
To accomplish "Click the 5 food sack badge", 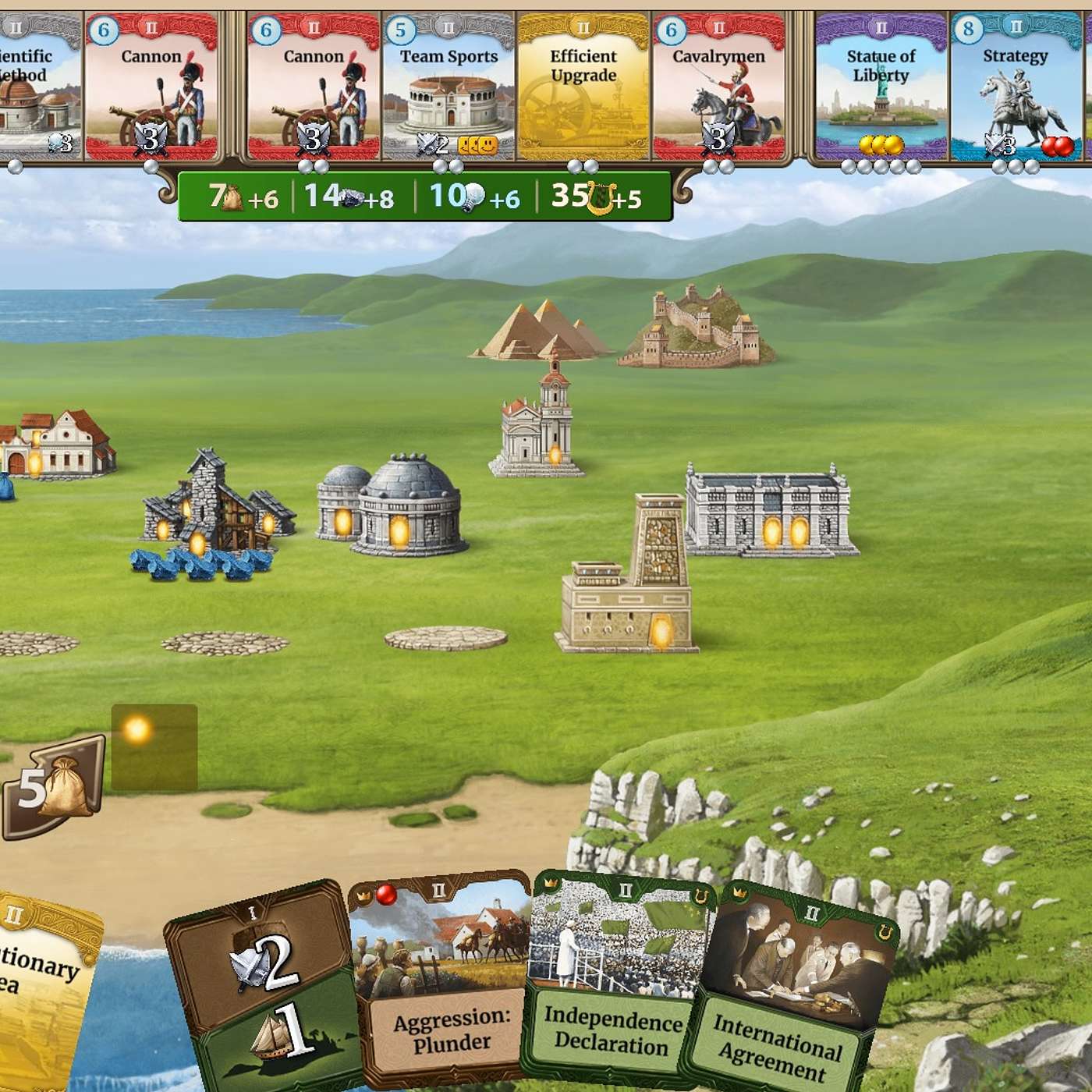I will pyautogui.click(x=53, y=788).
